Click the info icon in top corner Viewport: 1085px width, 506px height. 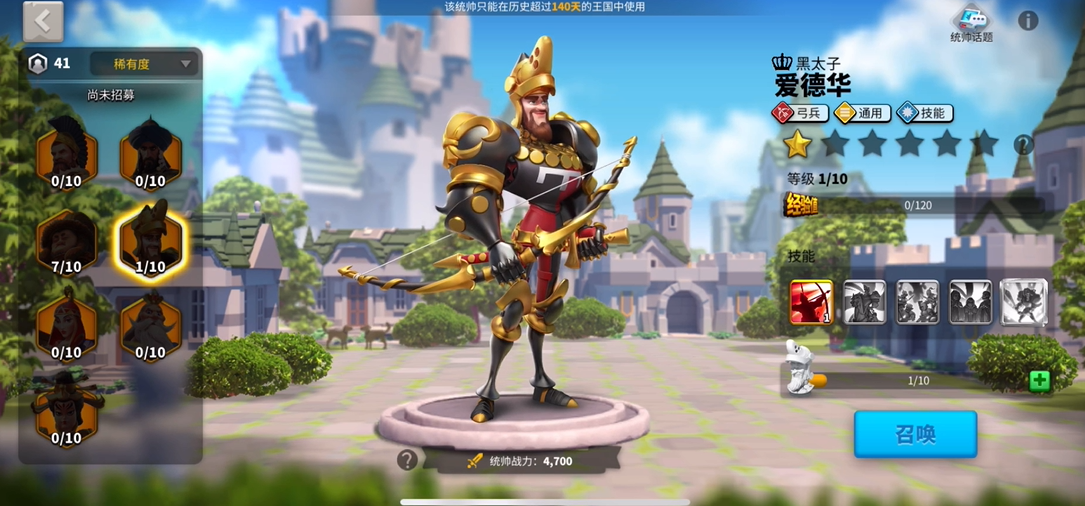1027,20
